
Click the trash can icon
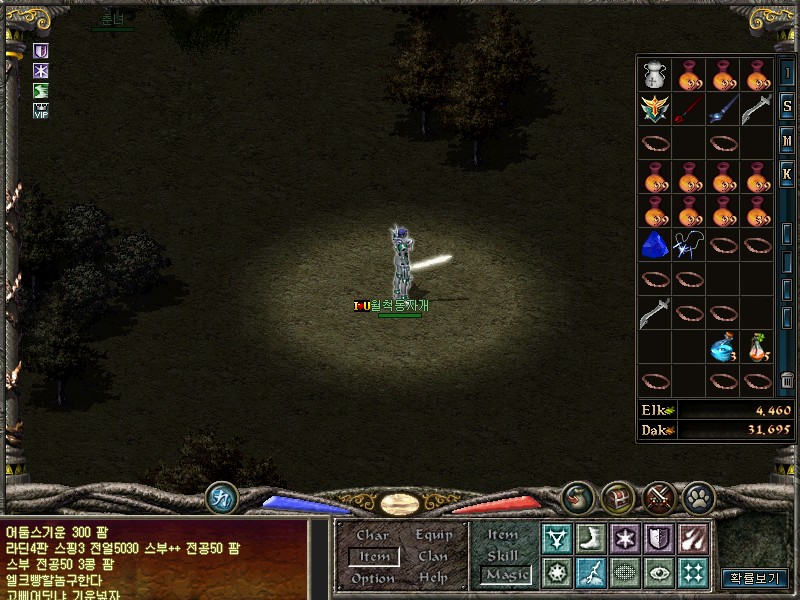788,379
